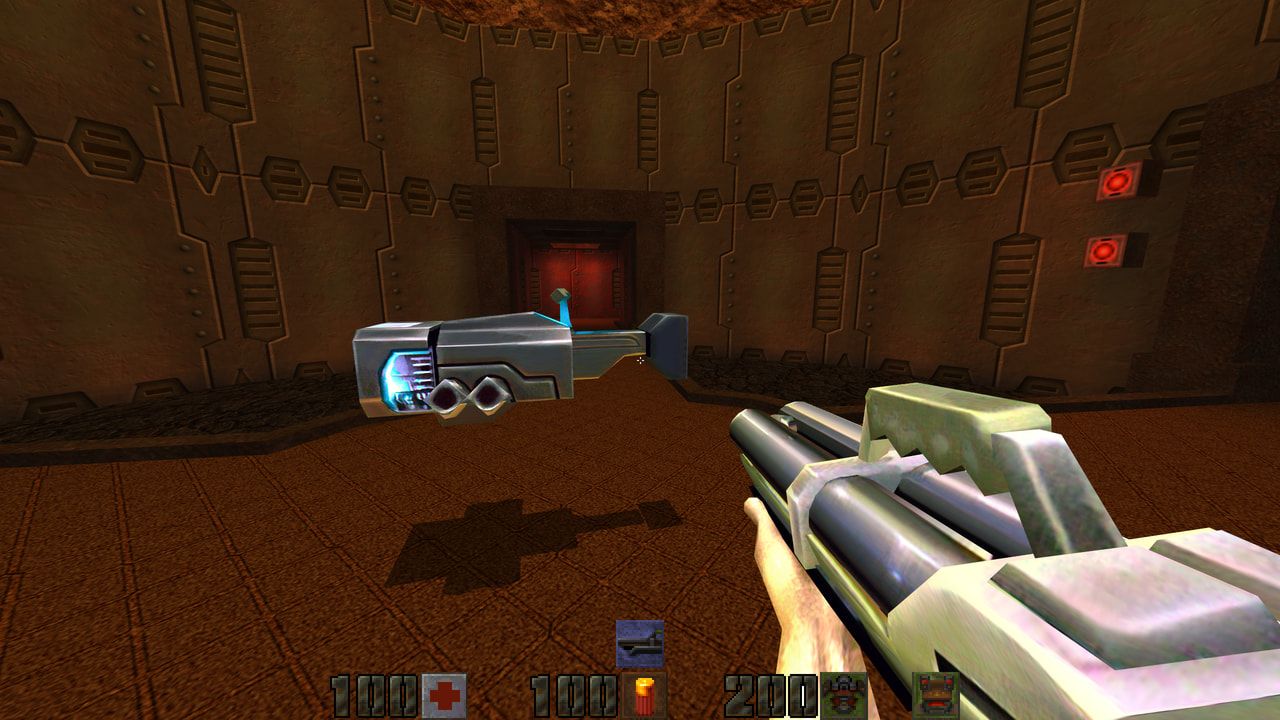Select the armor counter showing 200

[772, 690]
